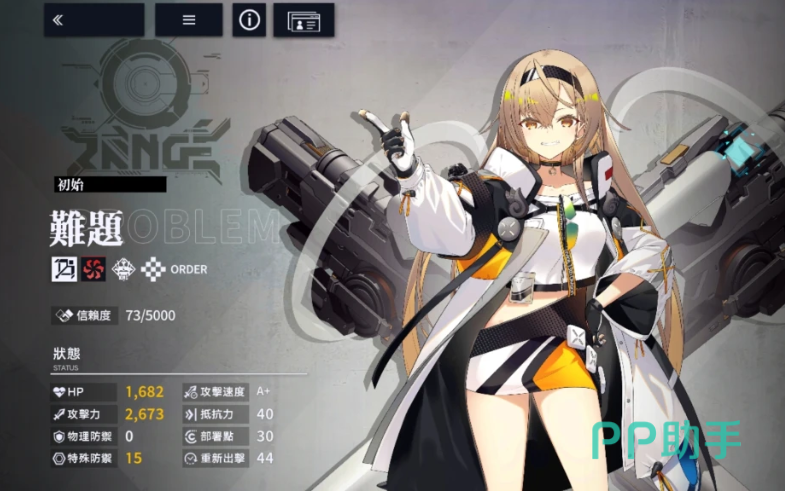This screenshot has height=491, width=785.
Task: Open the hamburger menu
Action: (x=188, y=20)
